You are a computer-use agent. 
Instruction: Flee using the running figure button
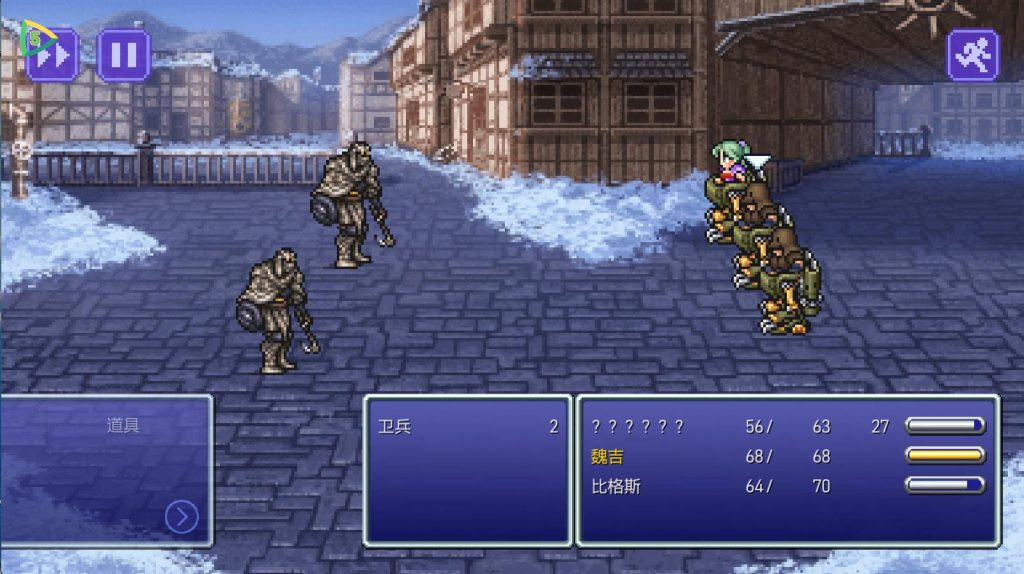(972, 54)
